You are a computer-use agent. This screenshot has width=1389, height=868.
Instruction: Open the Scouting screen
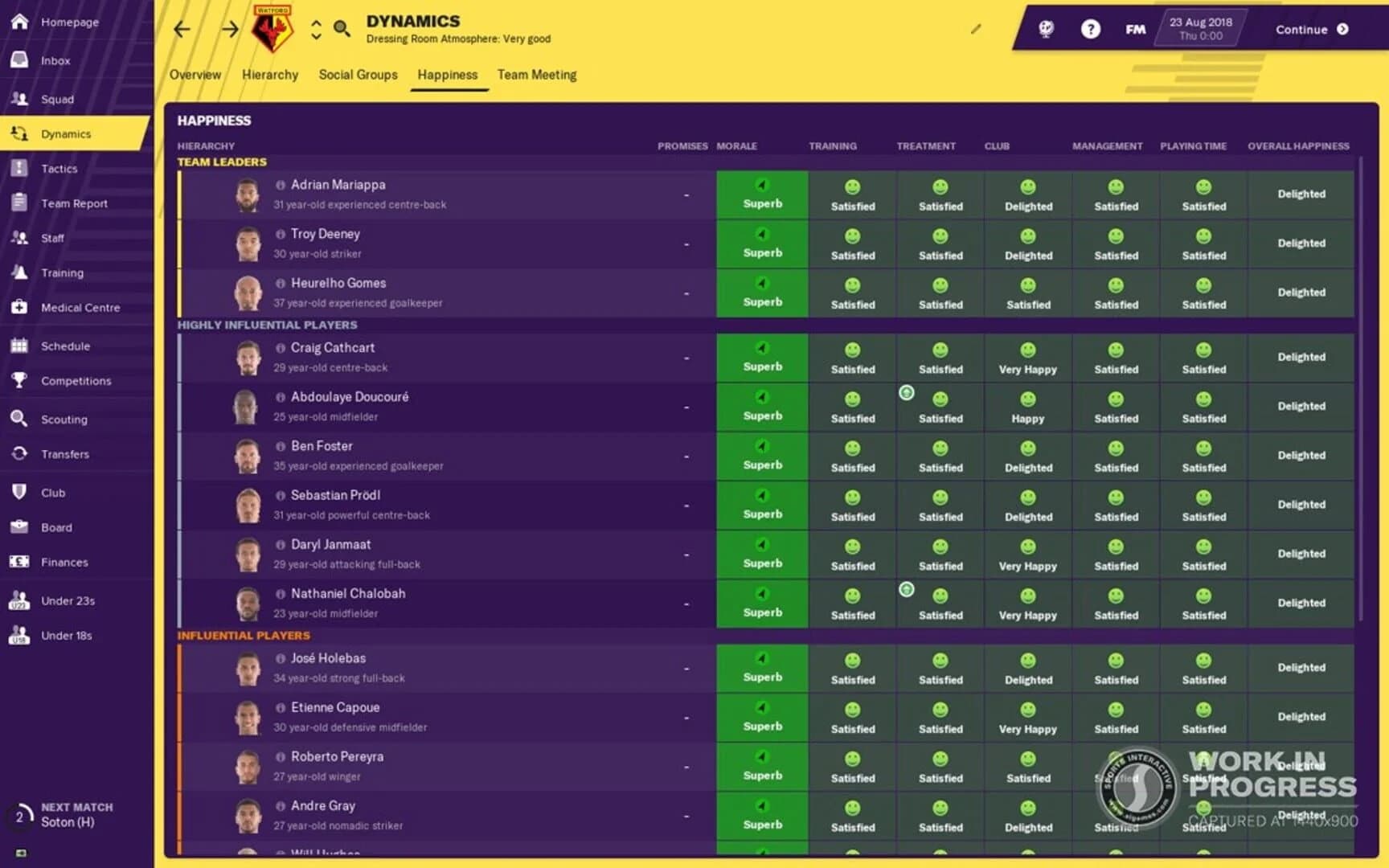[x=65, y=419]
